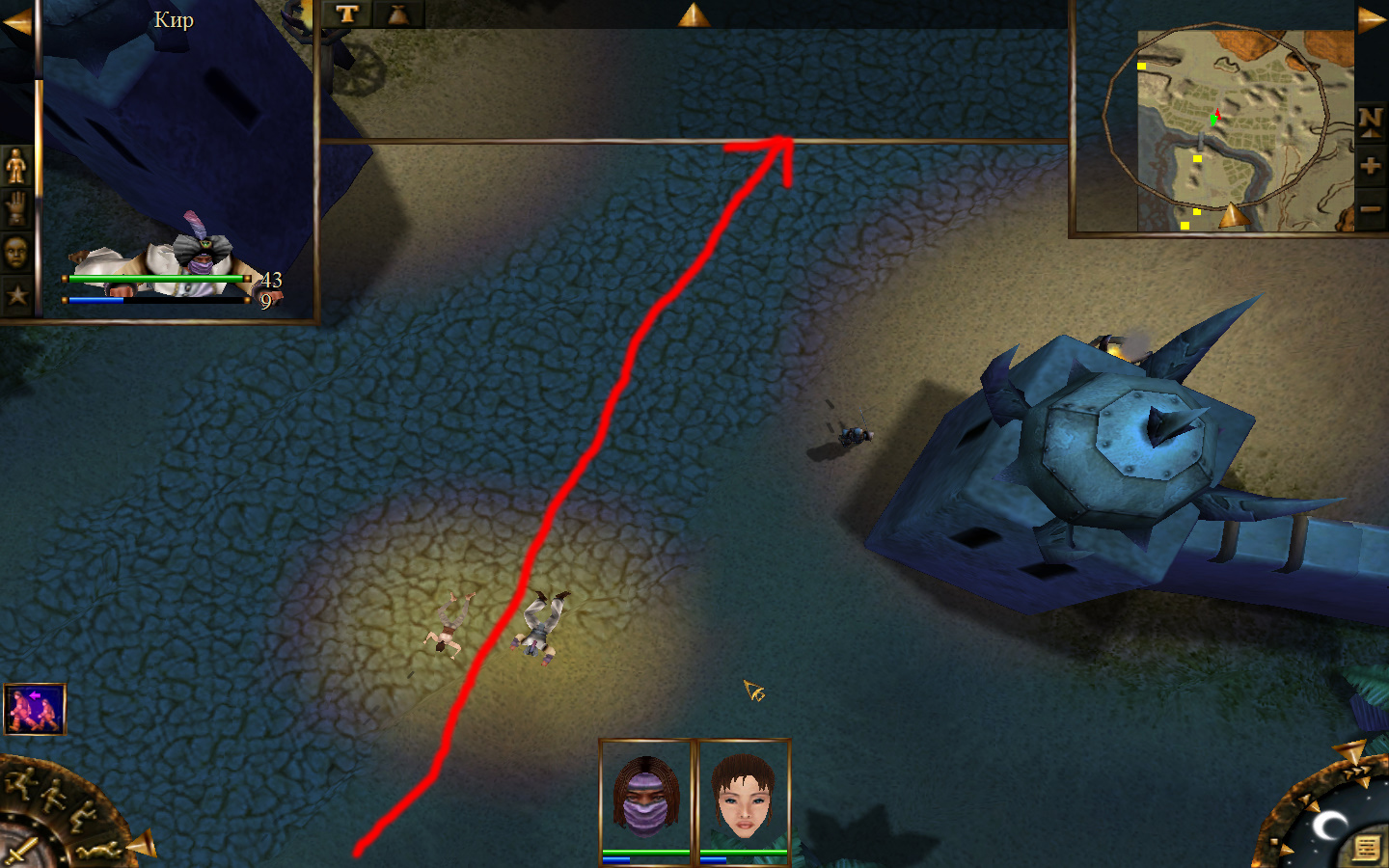
Task: Select the brown-haired woman portrait
Action: click(x=743, y=799)
